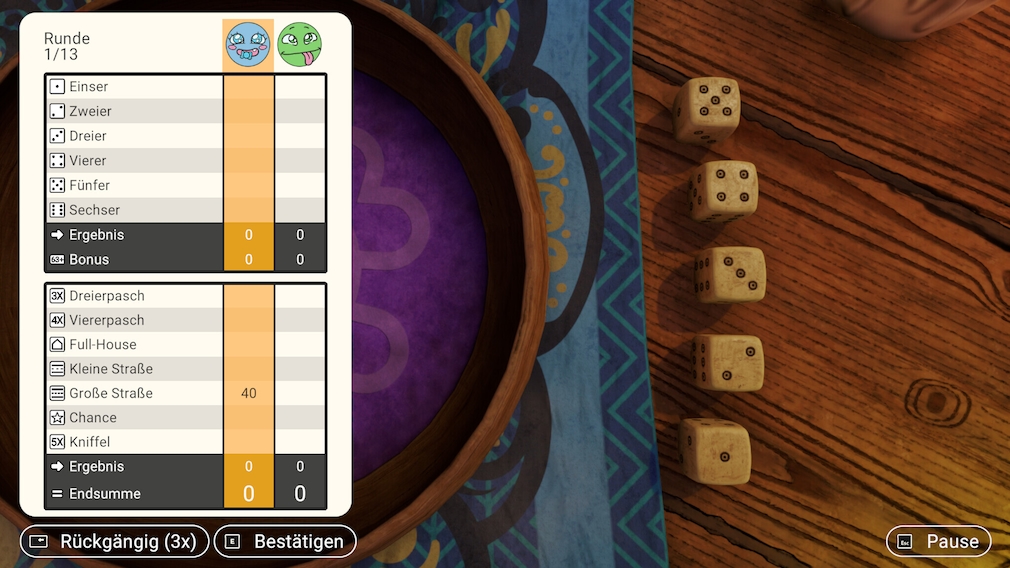Confirm the choice with Bestätigen
Screen dimensions: 1010x568
[x=285, y=541]
